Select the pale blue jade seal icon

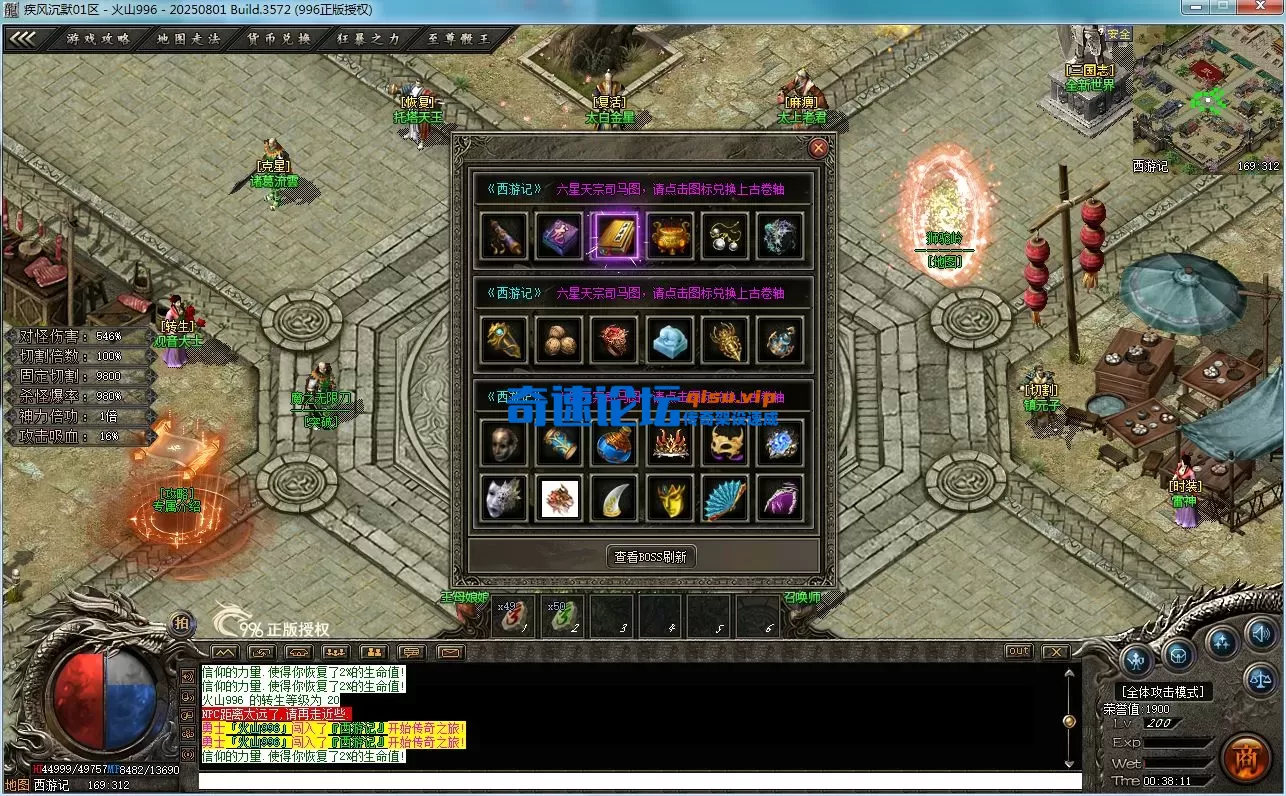[x=670, y=341]
